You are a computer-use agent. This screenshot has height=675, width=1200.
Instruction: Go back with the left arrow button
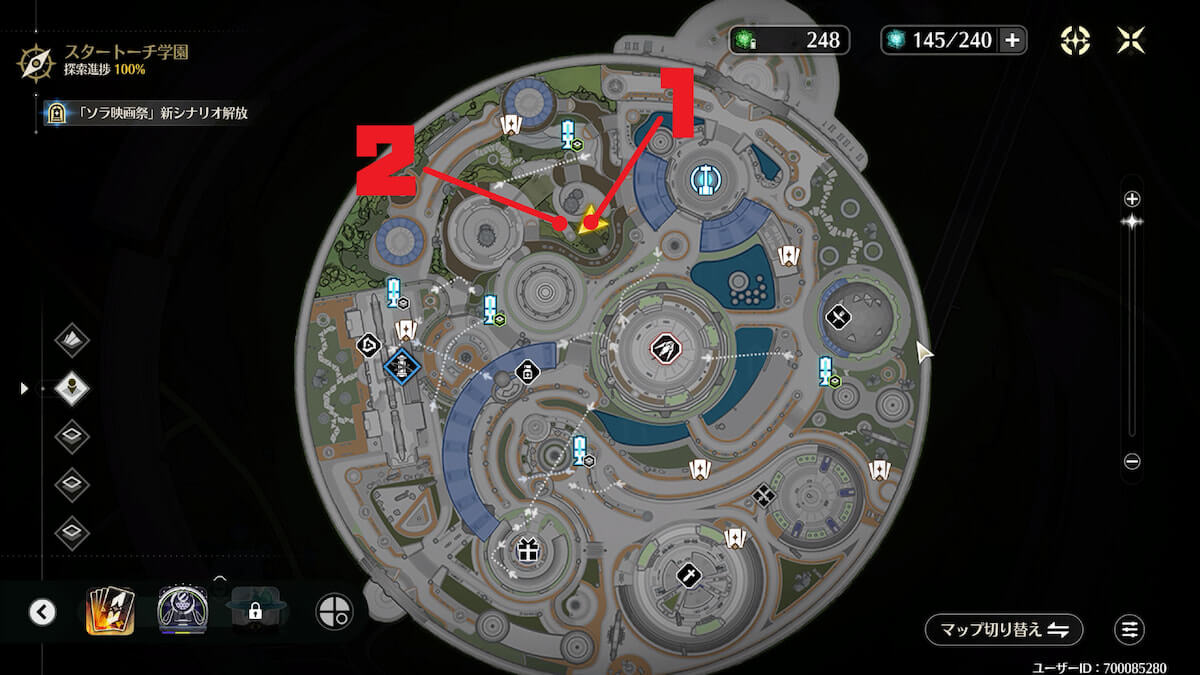tap(42, 611)
